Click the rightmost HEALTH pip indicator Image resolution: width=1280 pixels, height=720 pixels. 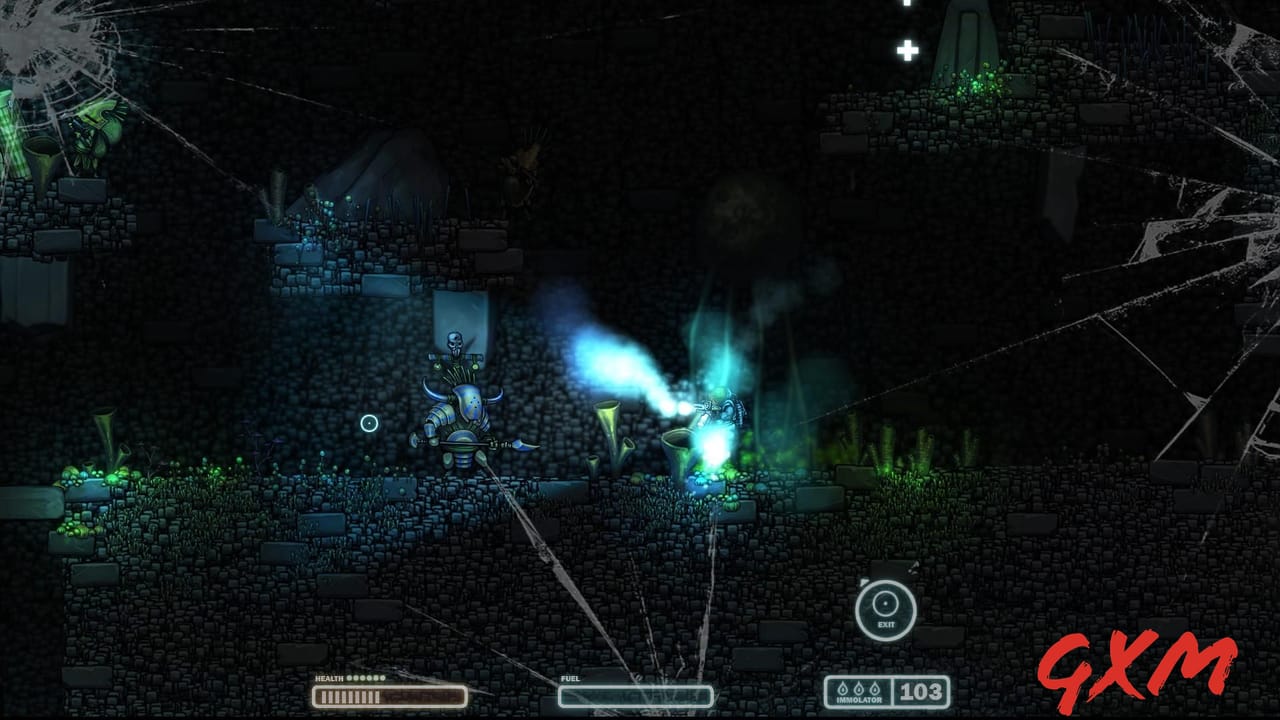[384, 678]
